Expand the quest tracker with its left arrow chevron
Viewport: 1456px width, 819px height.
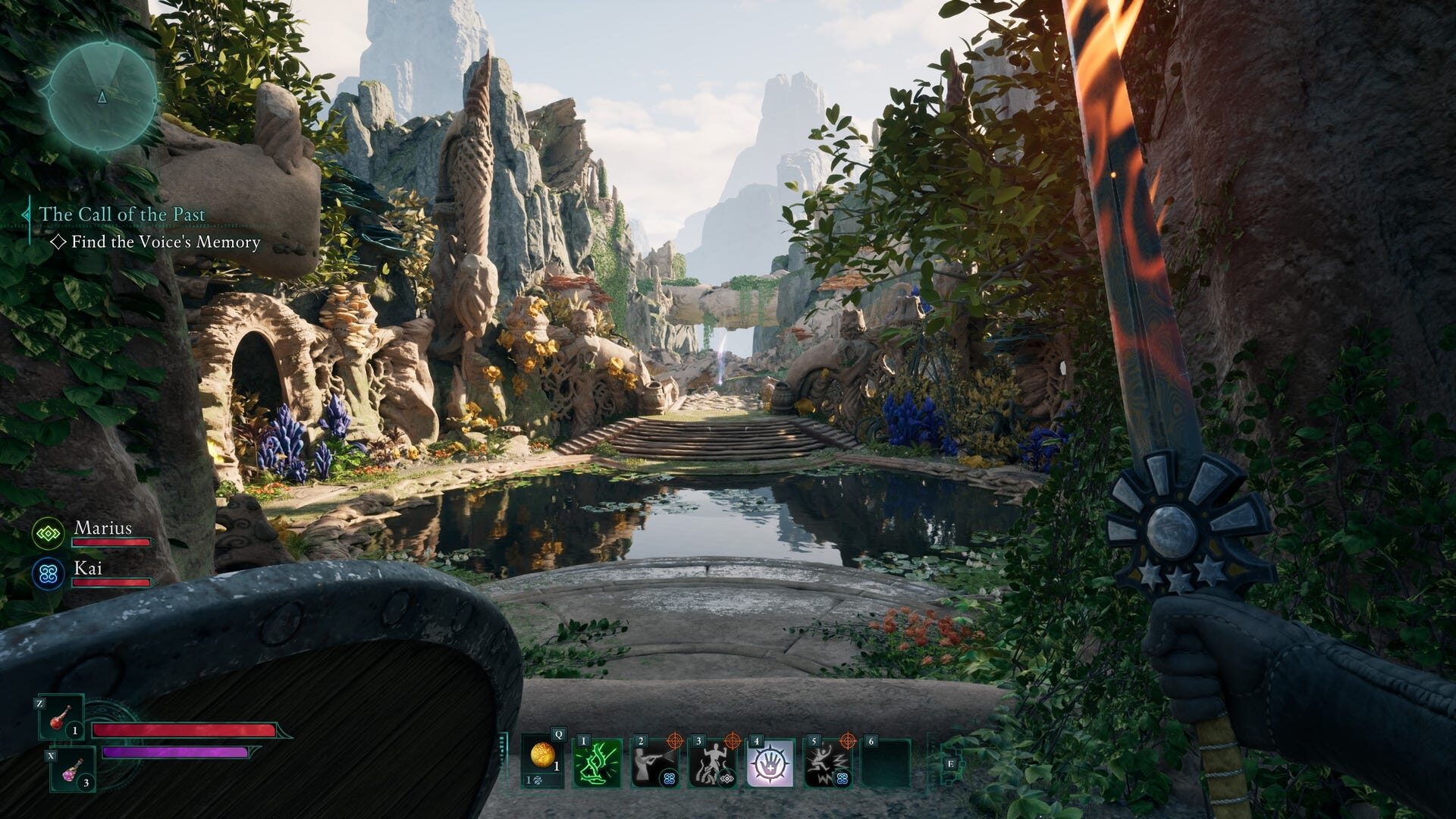[x=26, y=215]
